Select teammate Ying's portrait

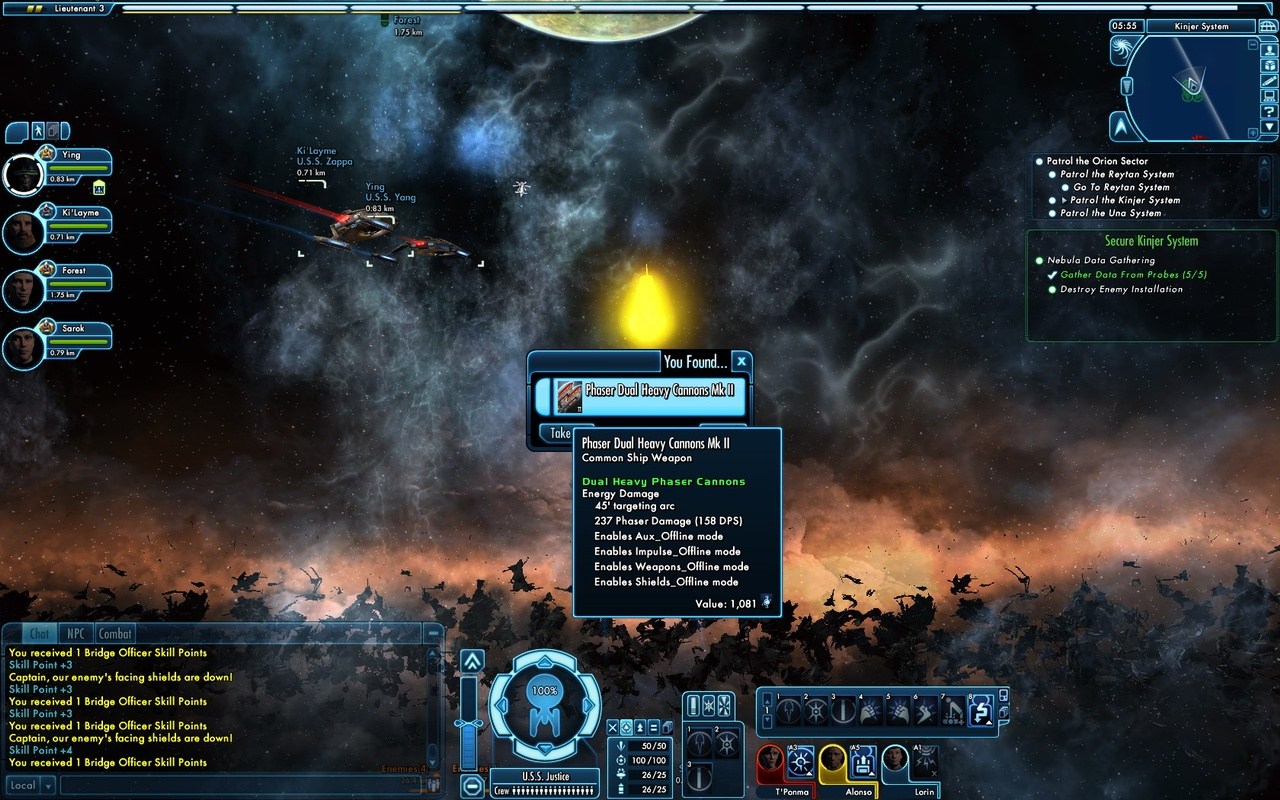coord(23,175)
